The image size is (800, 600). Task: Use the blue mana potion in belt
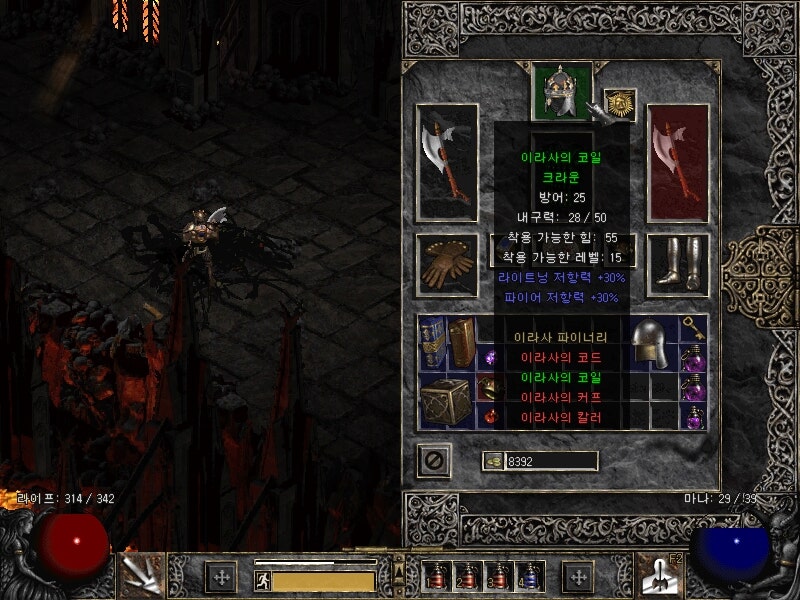[528, 576]
